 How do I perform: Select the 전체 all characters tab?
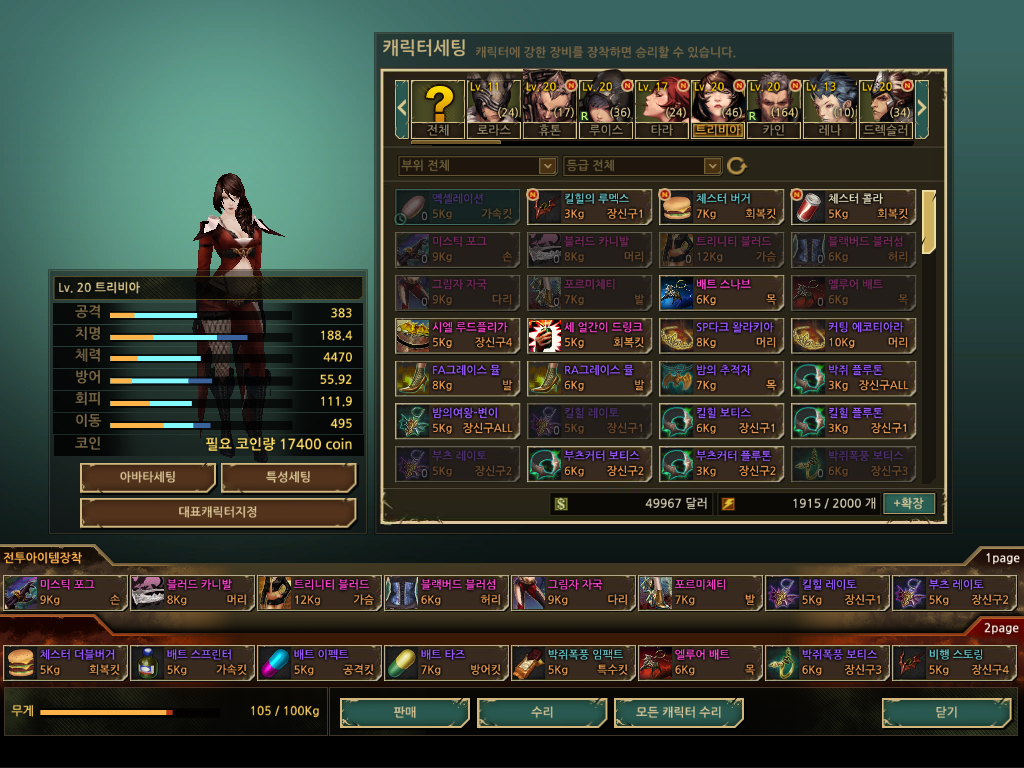tap(438, 108)
